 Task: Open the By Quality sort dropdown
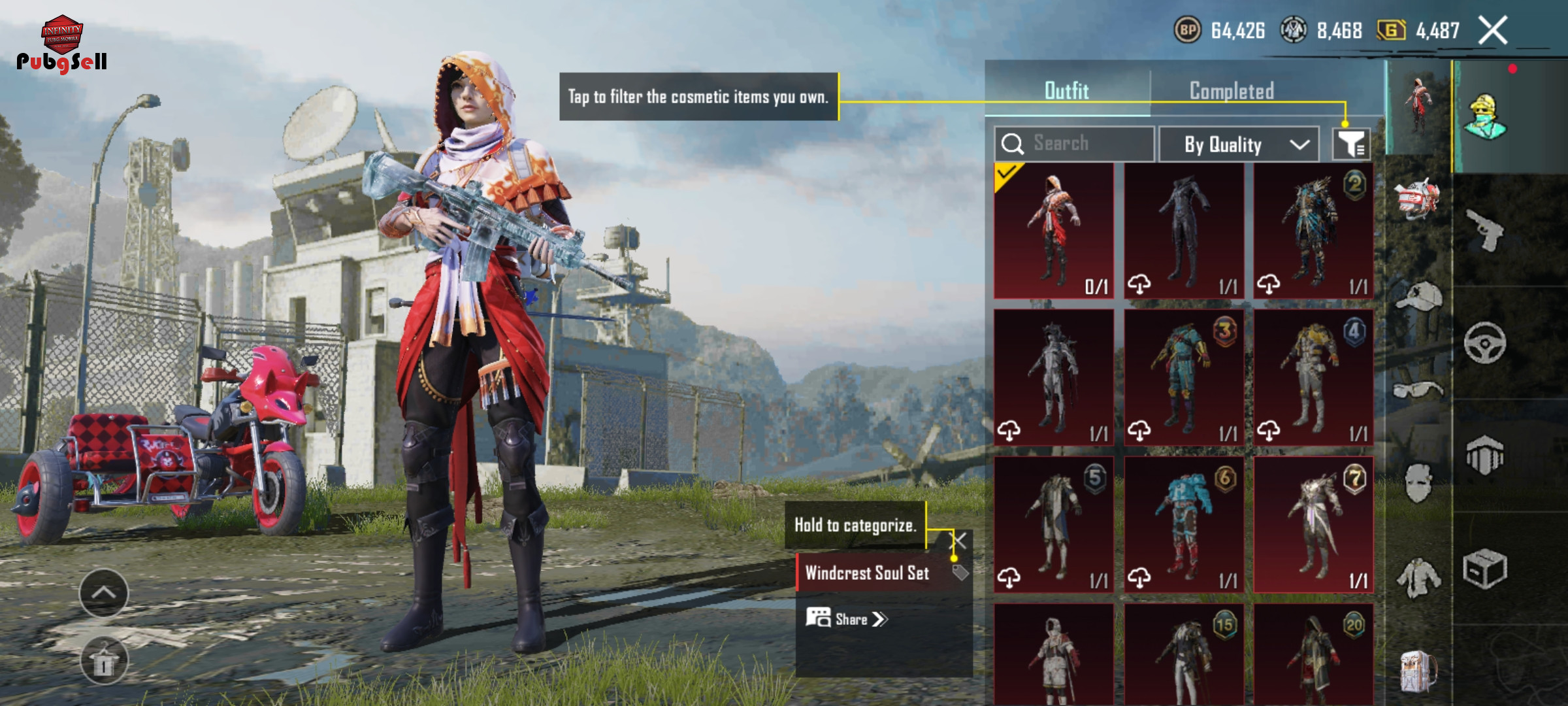click(1238, 144)
